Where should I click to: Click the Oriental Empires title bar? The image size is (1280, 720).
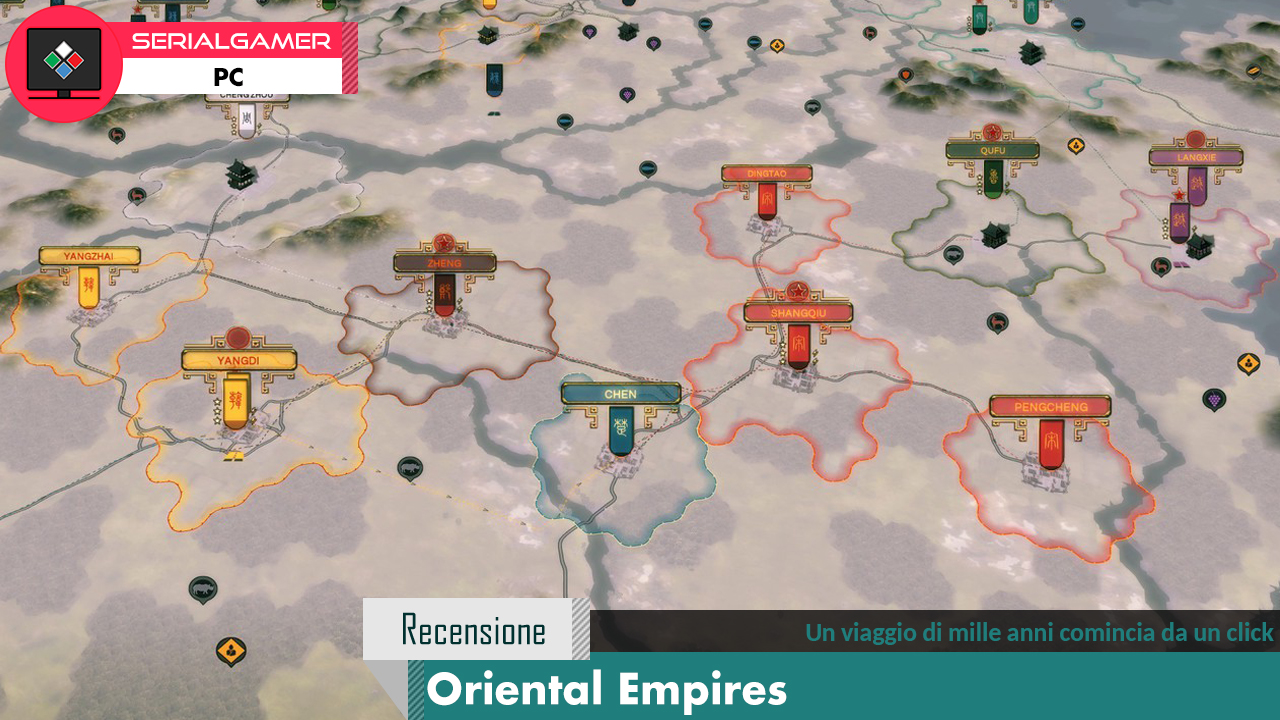coord(850,689)
